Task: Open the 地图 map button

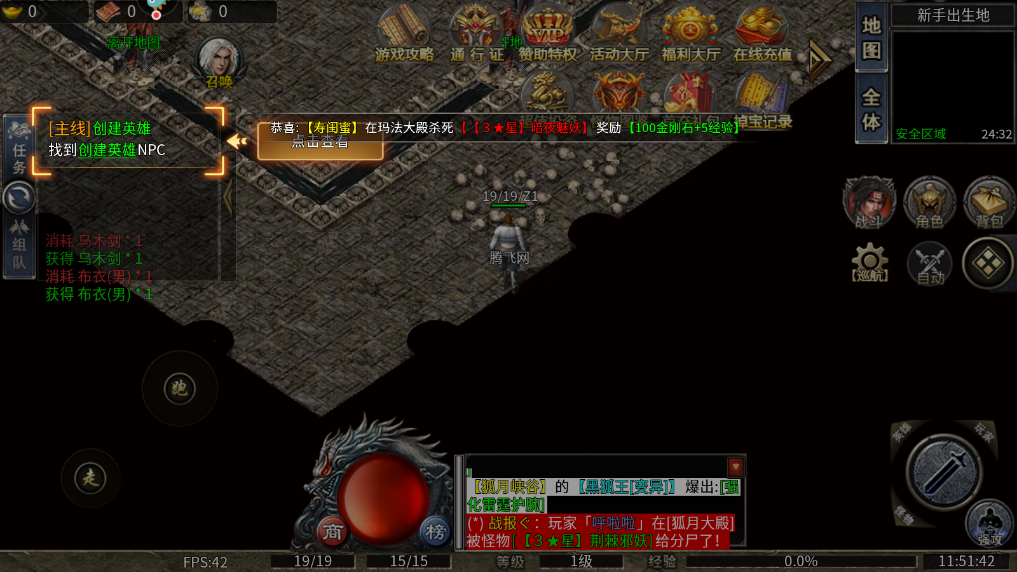Action: [x=871, y=38]
